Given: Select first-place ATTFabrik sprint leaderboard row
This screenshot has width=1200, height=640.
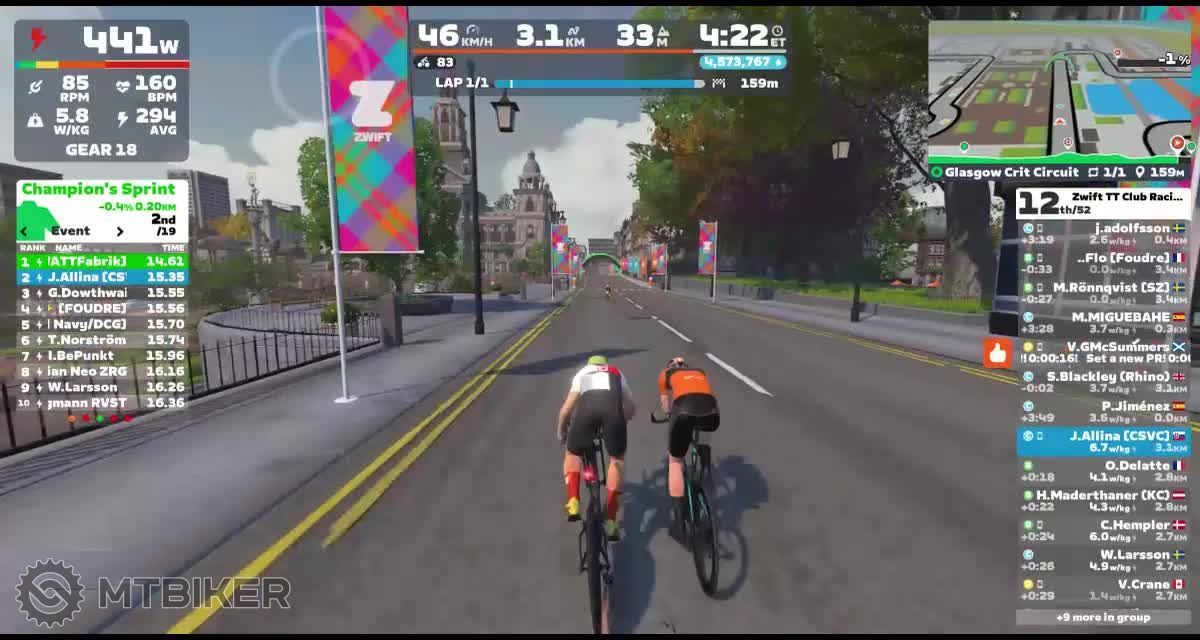Looking at the screenshot, I should click(102, 261).
